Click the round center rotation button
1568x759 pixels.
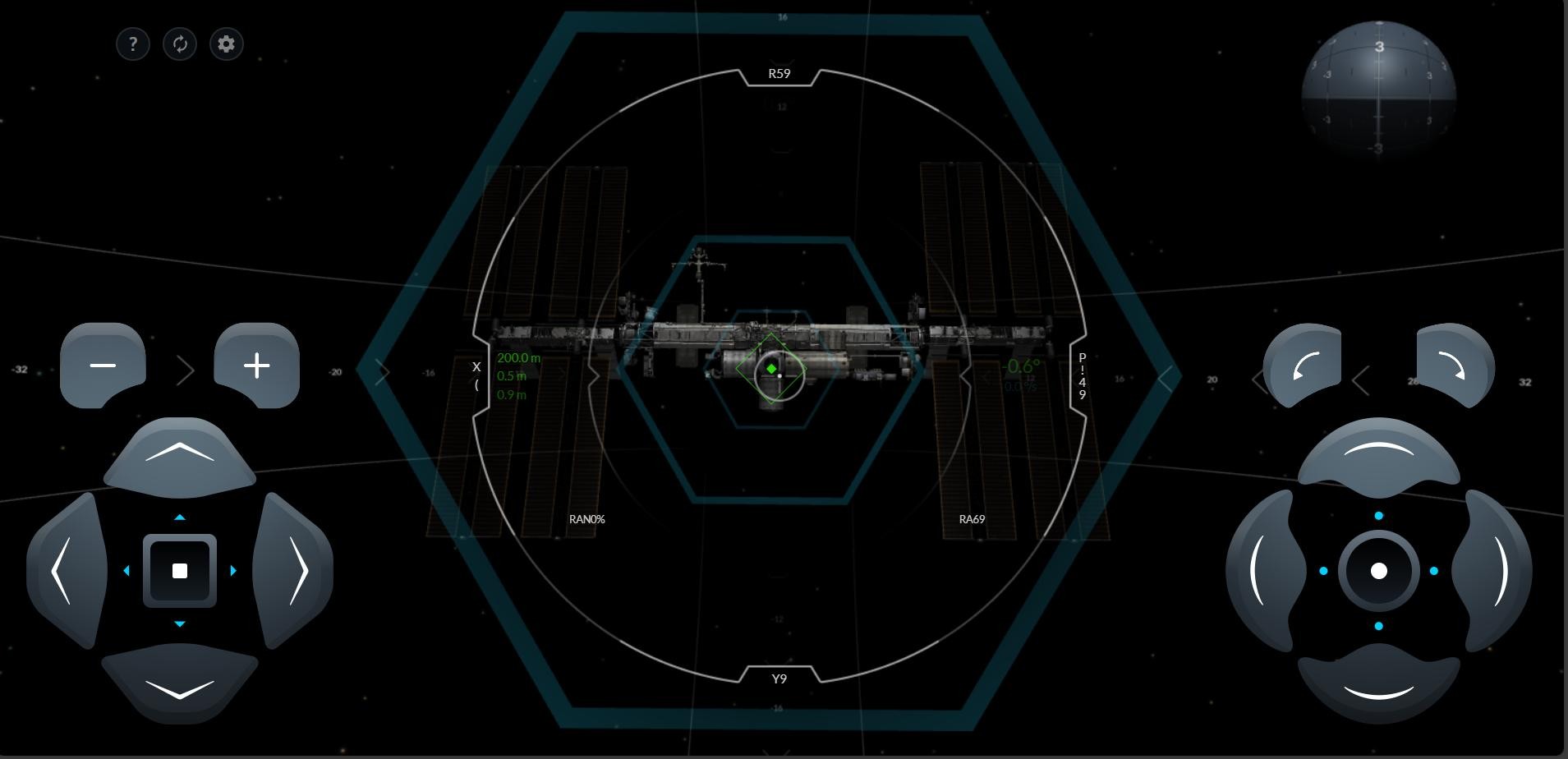click(1379, 571)
